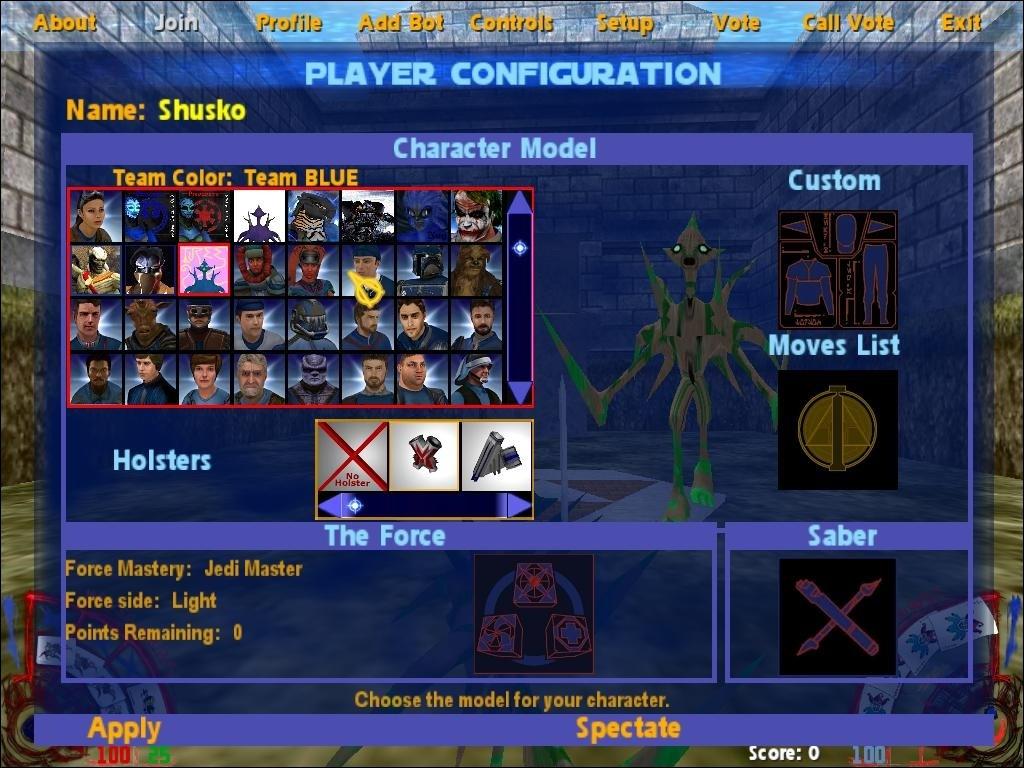Click the holster list right arrow
This screenshot has height=768, width=1024.
(519, 505)
